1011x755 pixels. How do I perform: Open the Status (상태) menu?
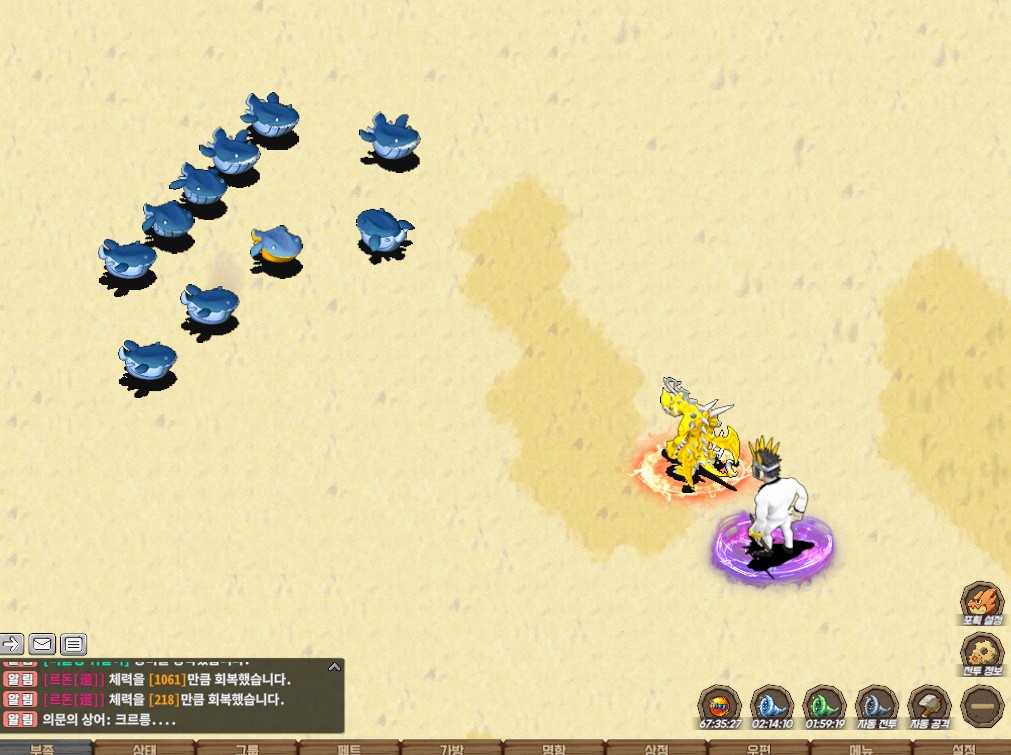tap(145, 748)
